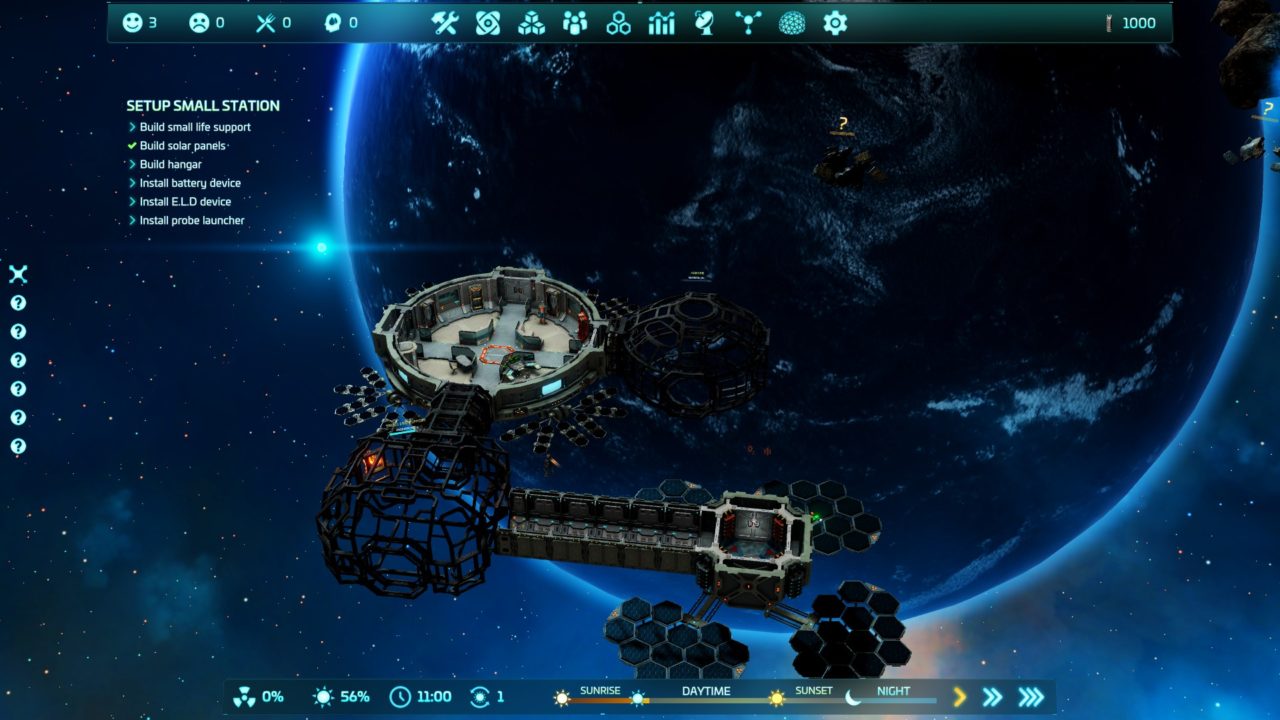Screen dimensions: 1280x720
Task: Click the atom orbit icon in top bar
Action: (x=488, y=23)
